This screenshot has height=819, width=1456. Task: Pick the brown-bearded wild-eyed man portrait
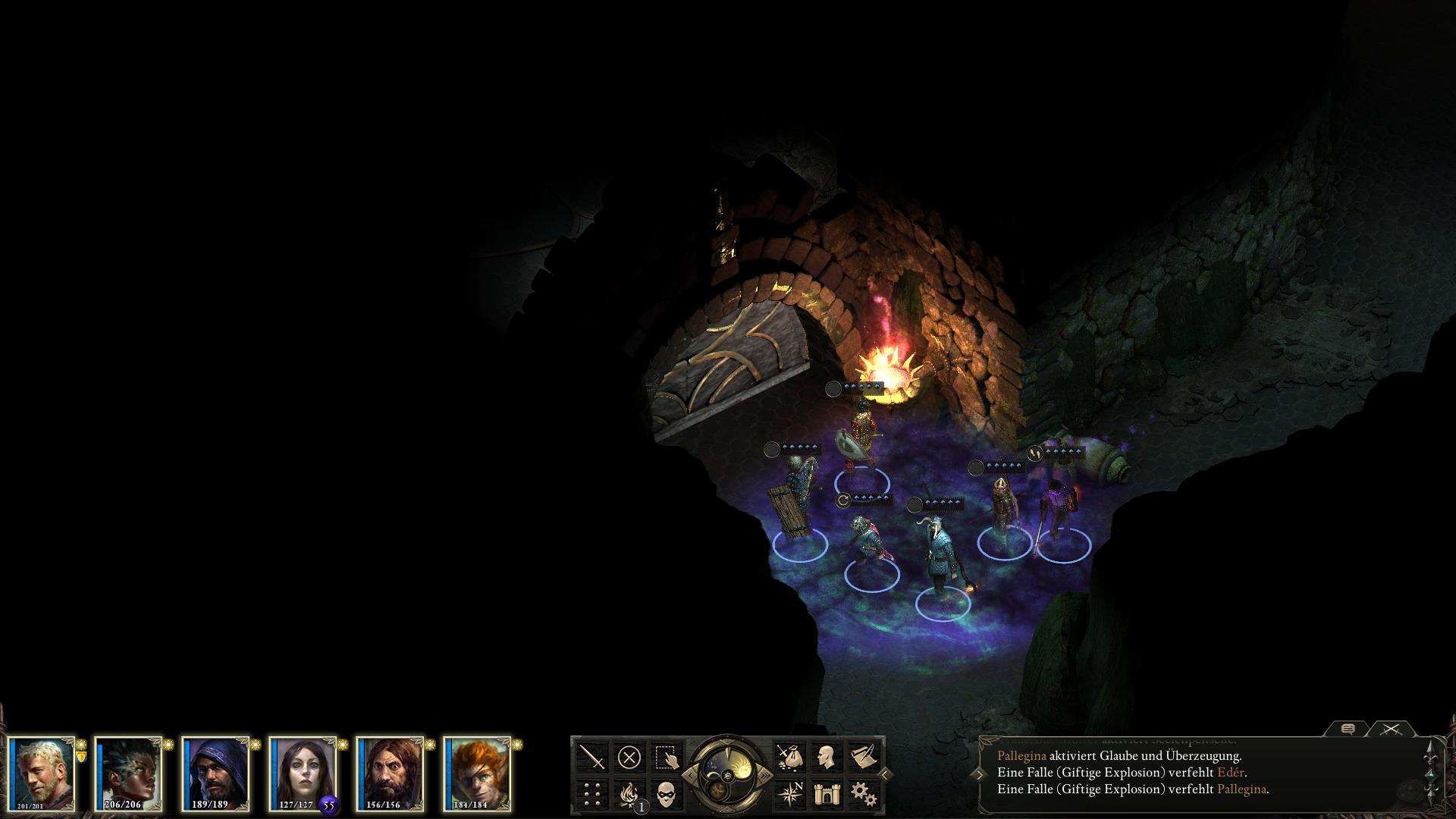pyautogui.click(x=390, y=773)
